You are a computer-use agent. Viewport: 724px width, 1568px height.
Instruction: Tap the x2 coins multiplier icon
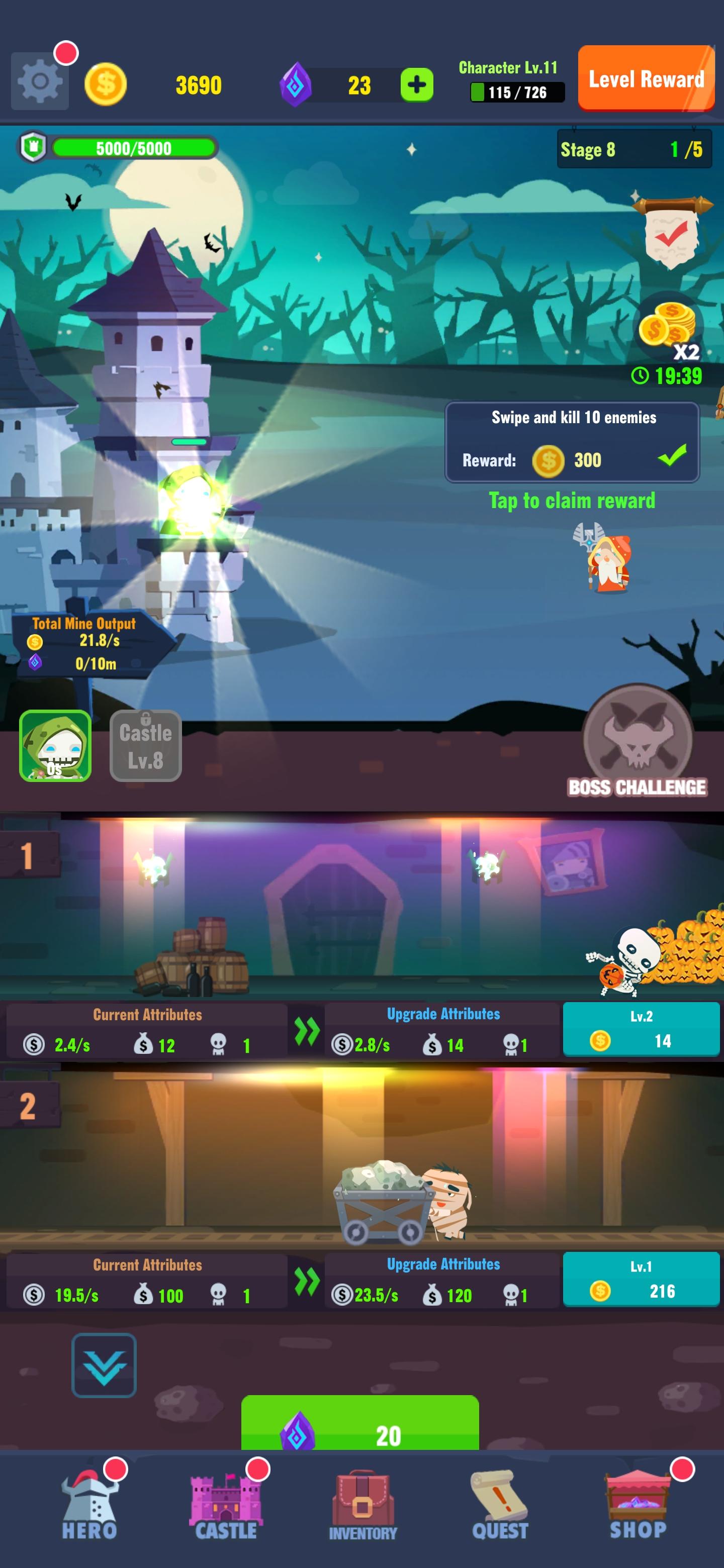point(670,329)
